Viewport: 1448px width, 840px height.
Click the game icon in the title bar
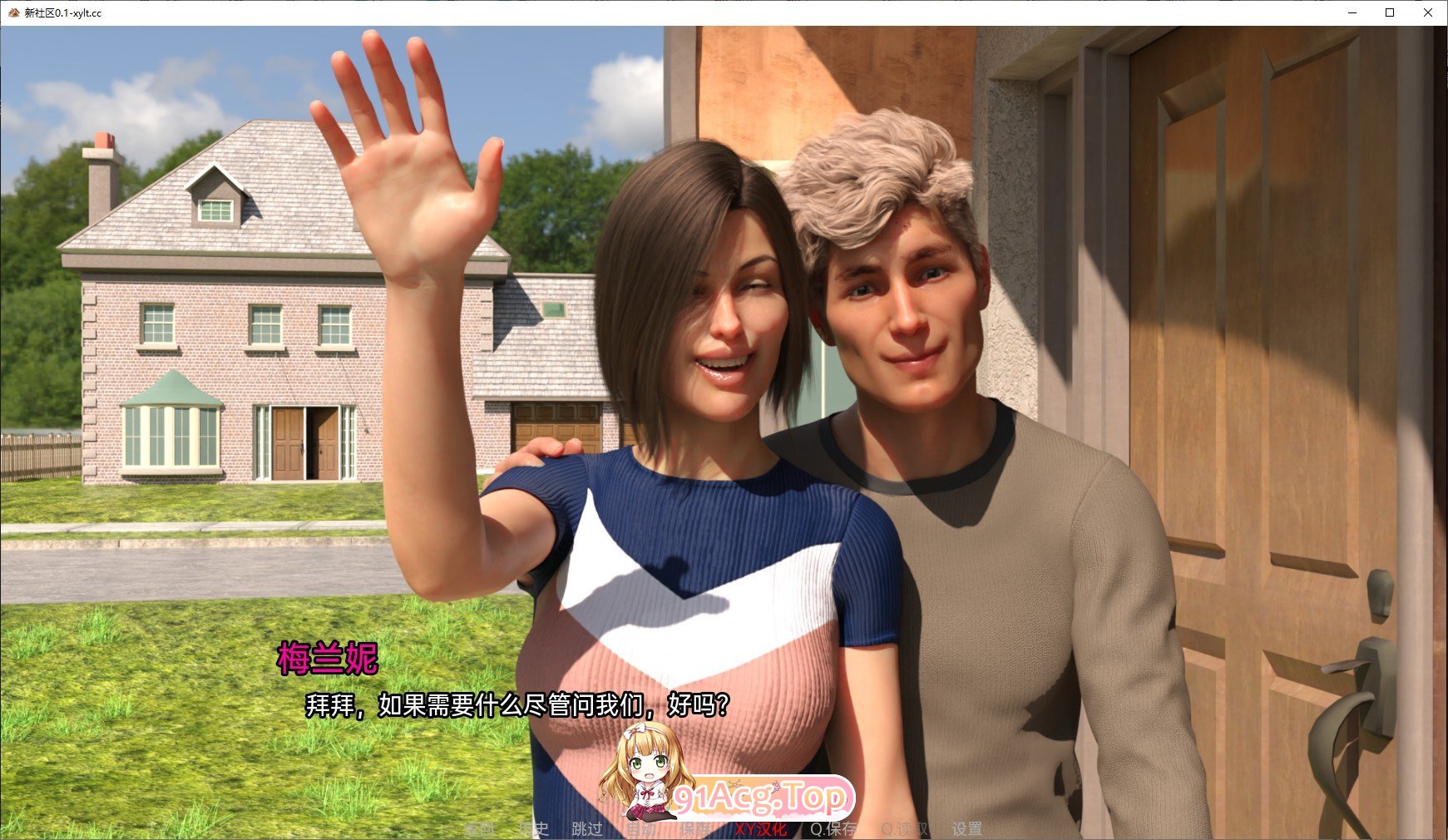(x=12, y=12)
